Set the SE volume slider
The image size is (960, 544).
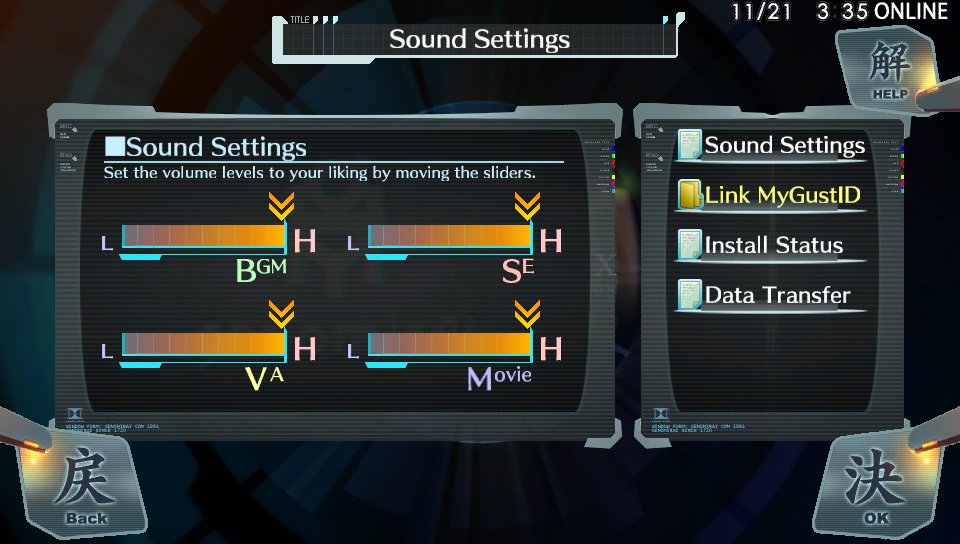tap(450, 237)
